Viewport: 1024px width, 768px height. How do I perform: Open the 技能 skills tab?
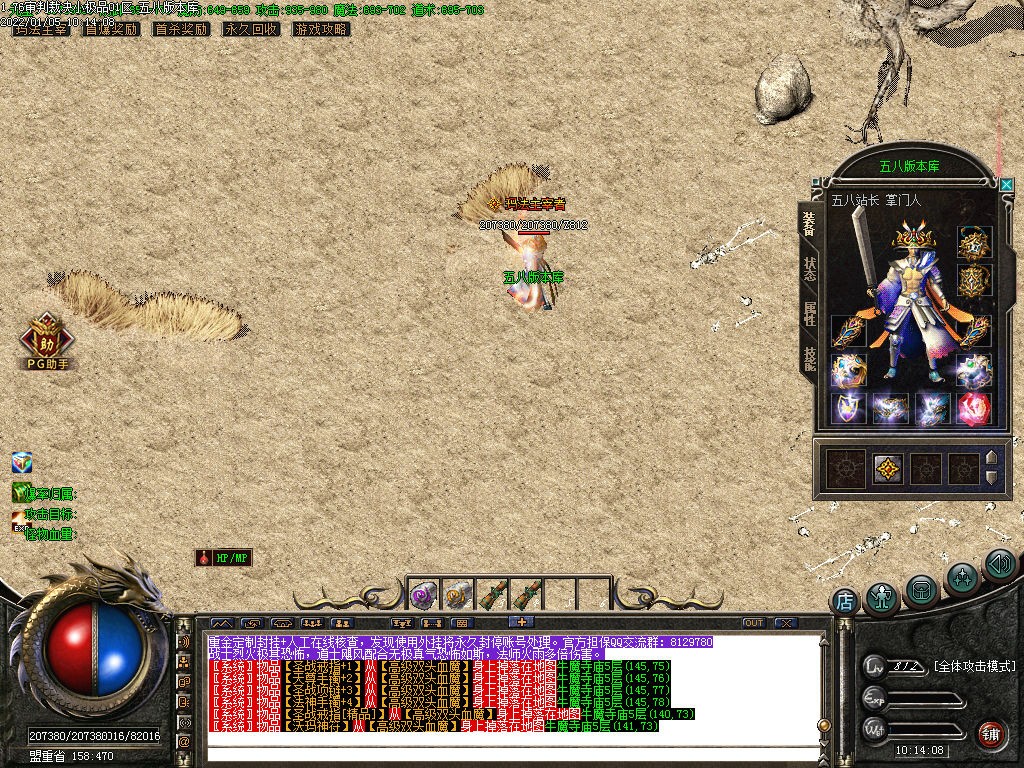point(809,358)
